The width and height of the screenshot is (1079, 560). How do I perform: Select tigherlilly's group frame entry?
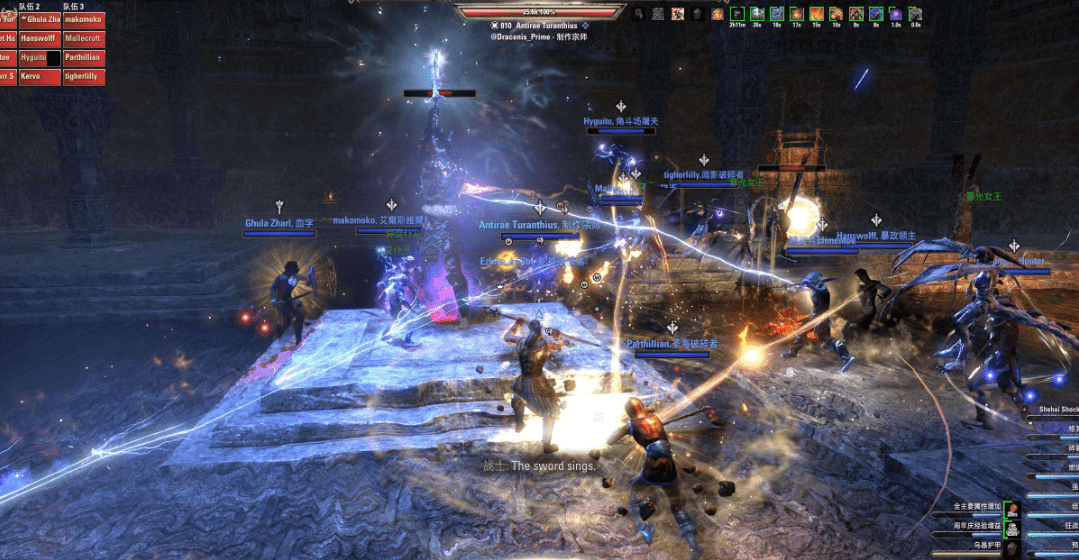(x=84, y=77)
